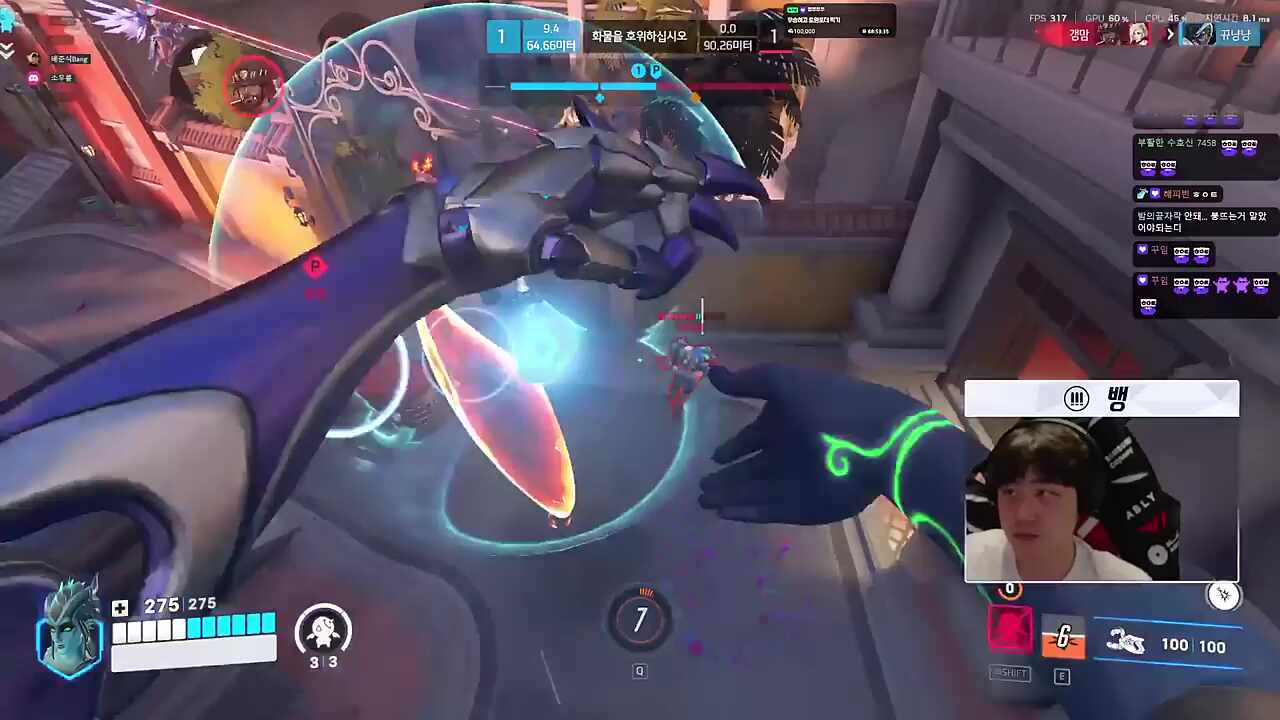Click the hero portrait in the HUD
Viewport: 1280px width, 720px height.
71,630
